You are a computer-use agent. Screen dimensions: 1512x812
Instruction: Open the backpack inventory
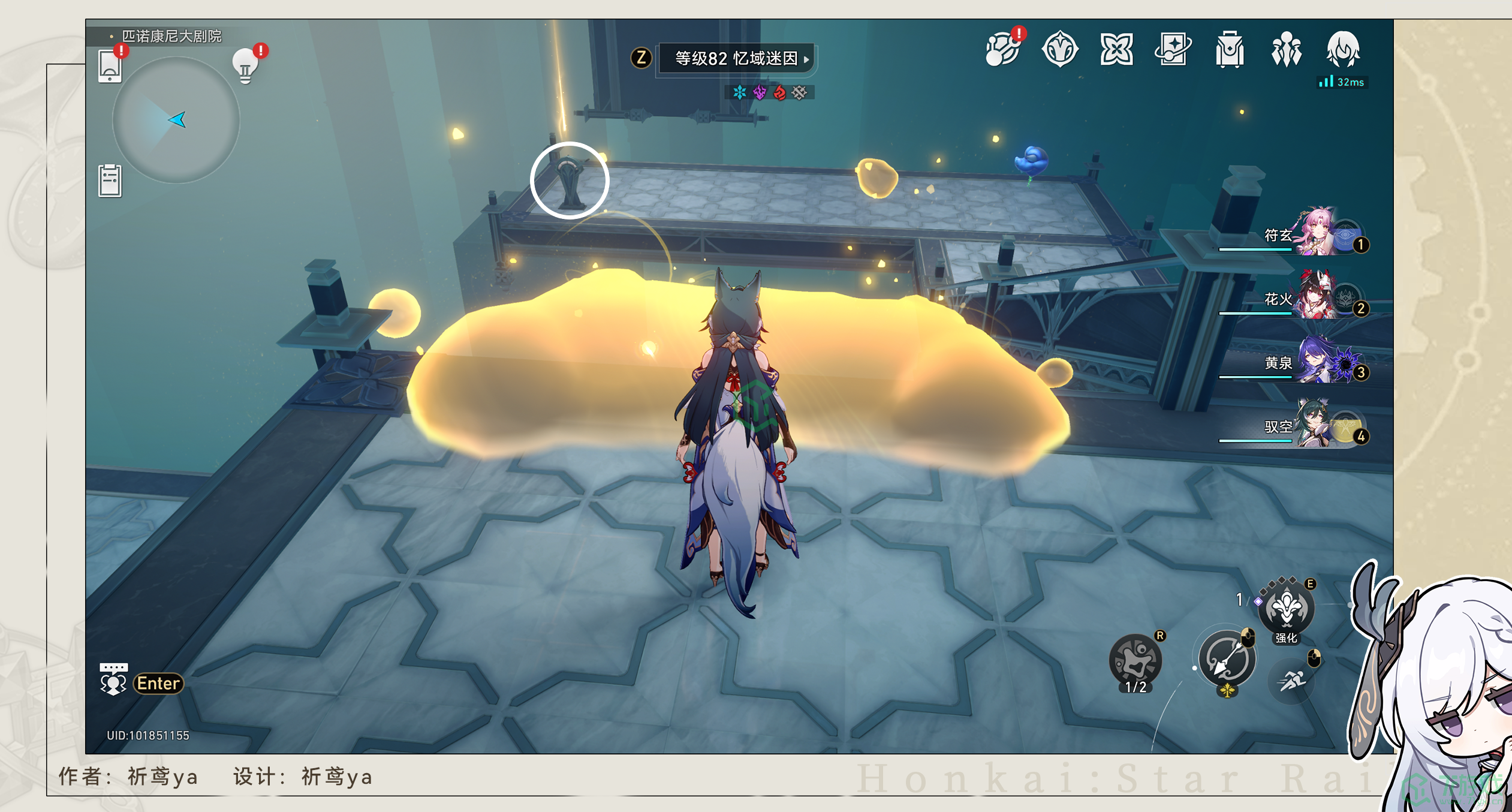[1230, 49]
